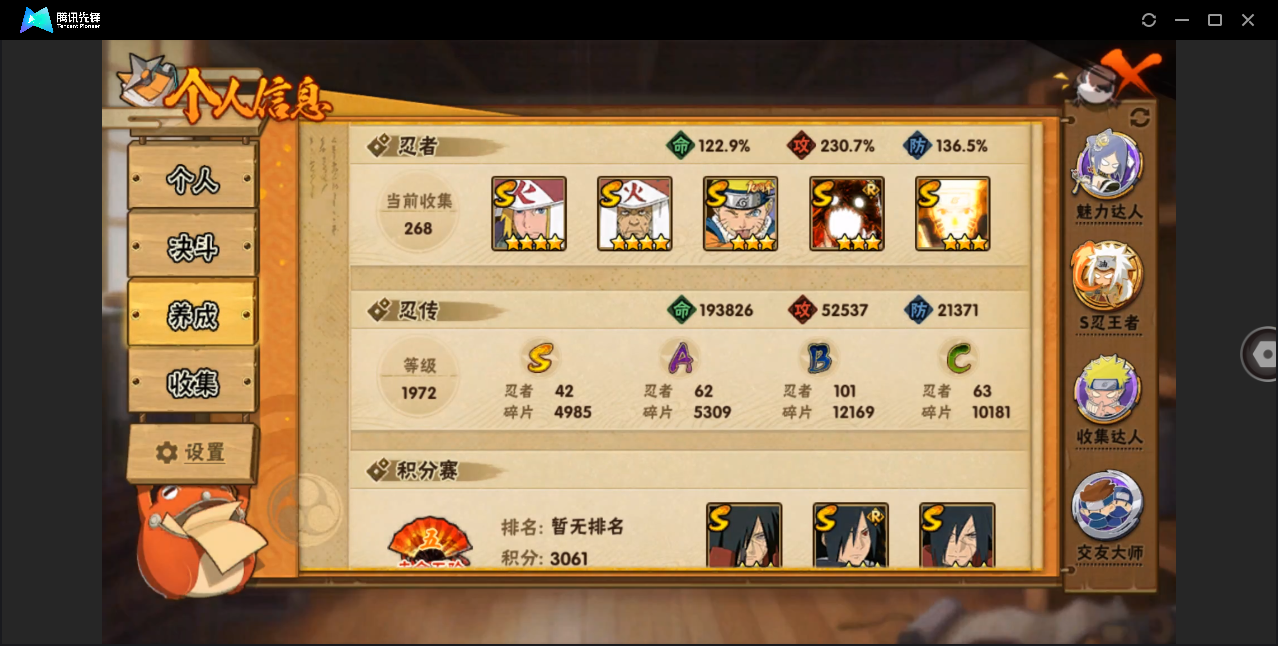
Task: Select the blonde Hokage ninja portrait
Action: coord(529,214)
